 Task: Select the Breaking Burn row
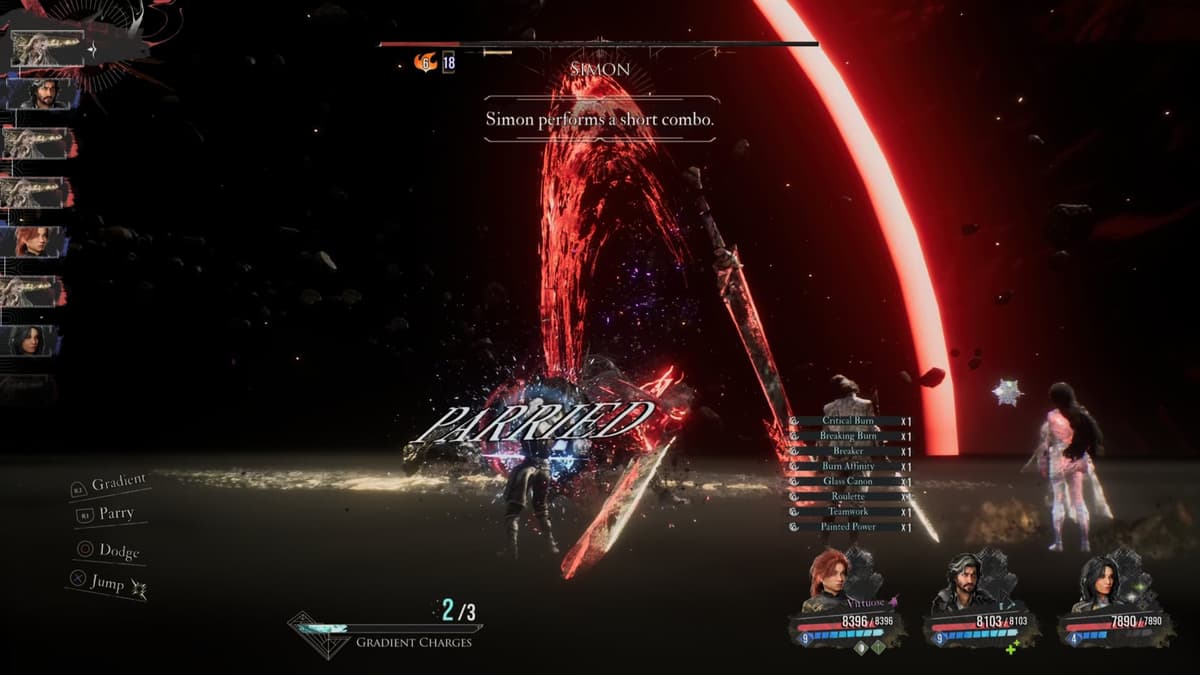848,436
